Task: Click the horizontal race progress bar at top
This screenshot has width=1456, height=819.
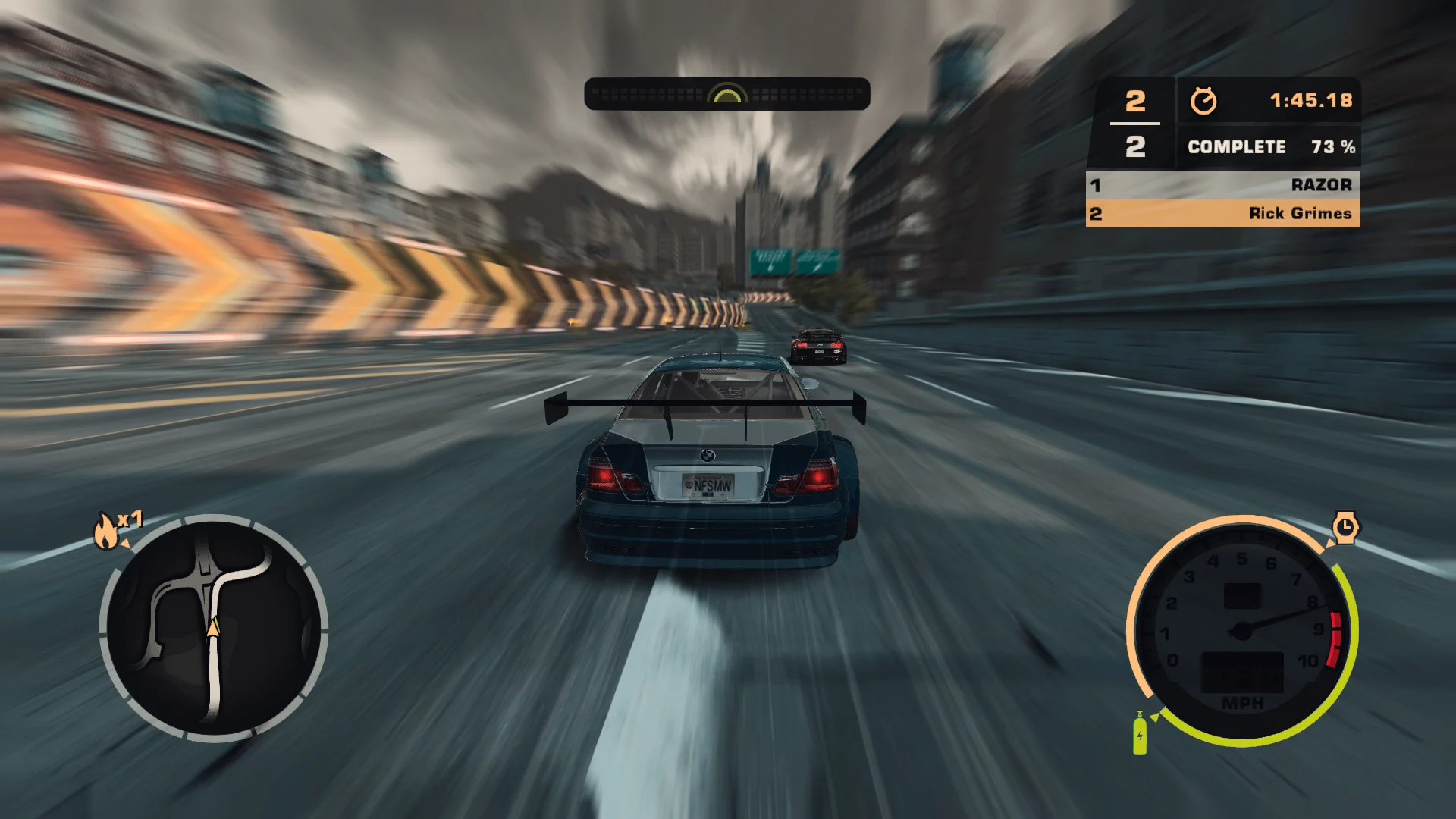Action: tap(726, 93)
